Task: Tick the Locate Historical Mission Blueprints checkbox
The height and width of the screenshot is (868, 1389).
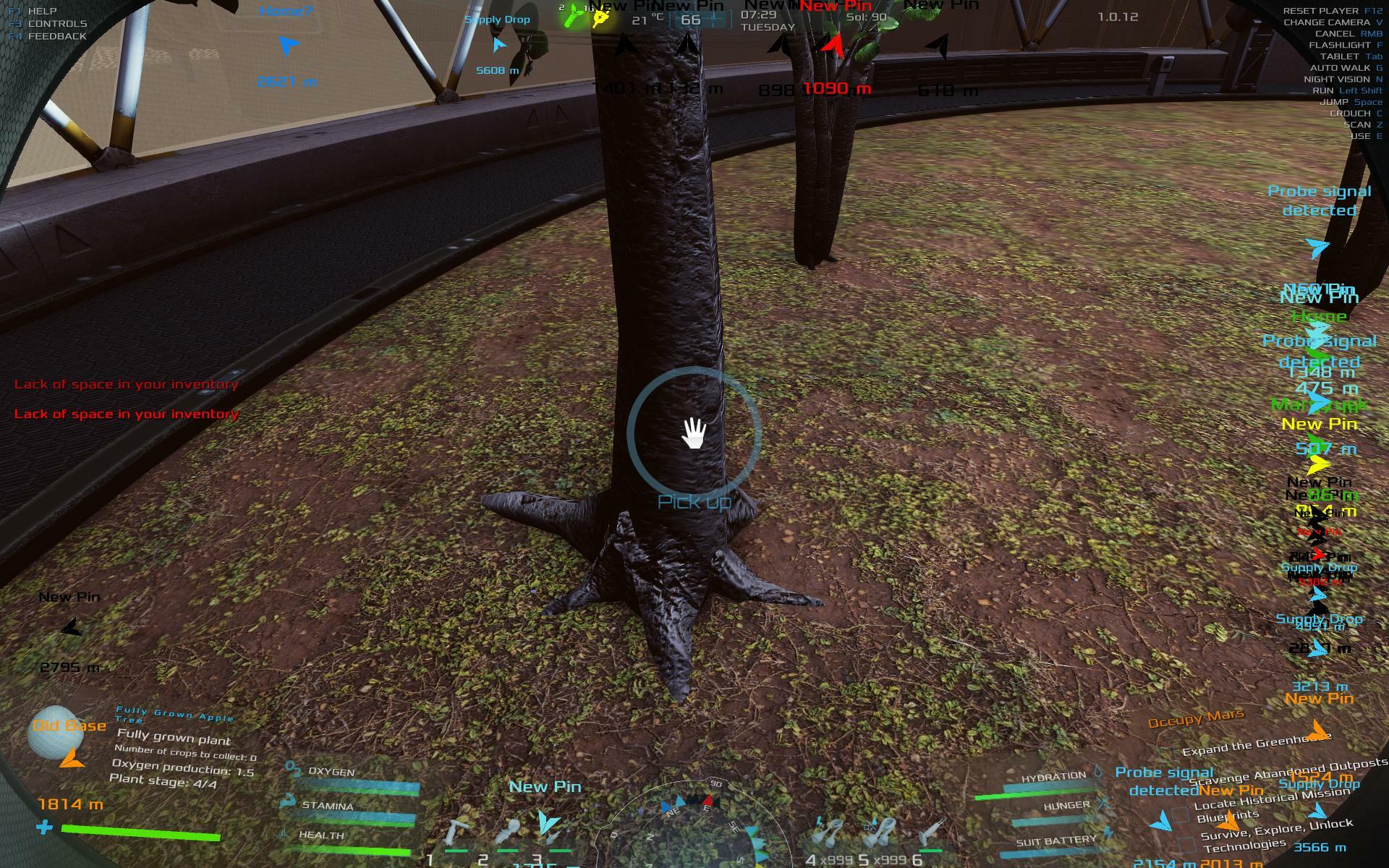Action: [x=1181, y=815]
